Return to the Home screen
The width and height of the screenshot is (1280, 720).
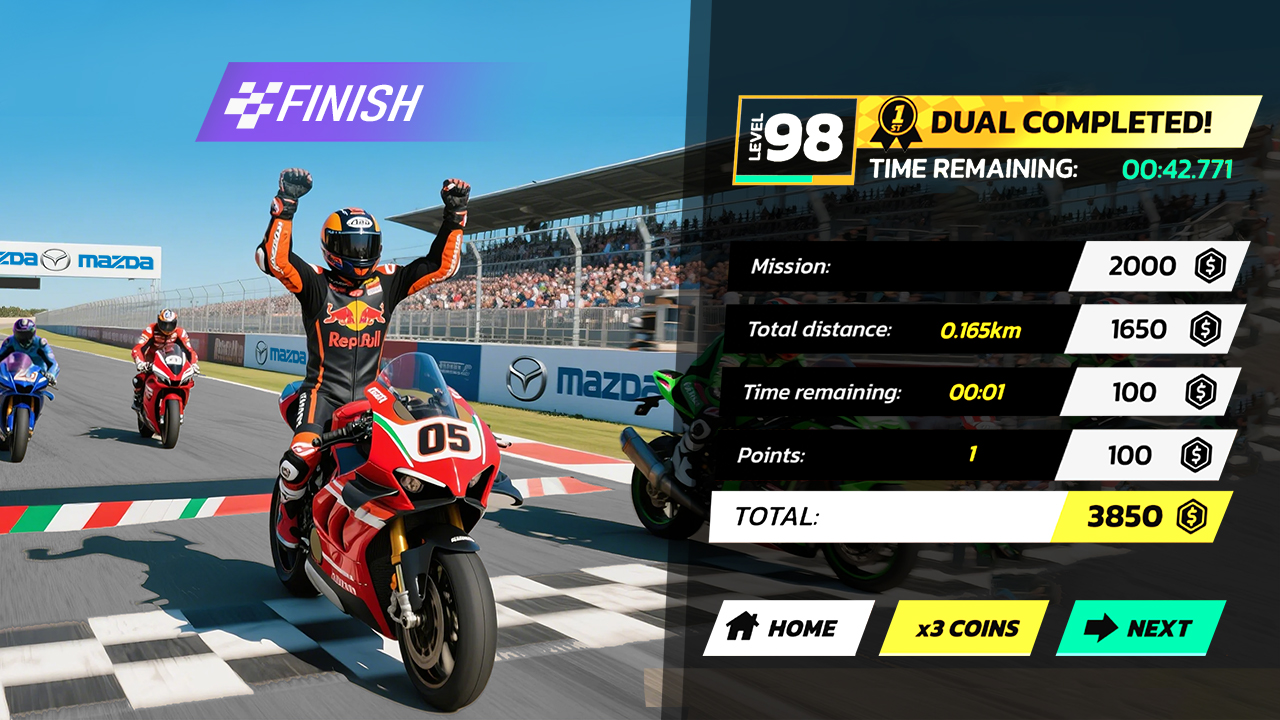[x=786, y=628]
